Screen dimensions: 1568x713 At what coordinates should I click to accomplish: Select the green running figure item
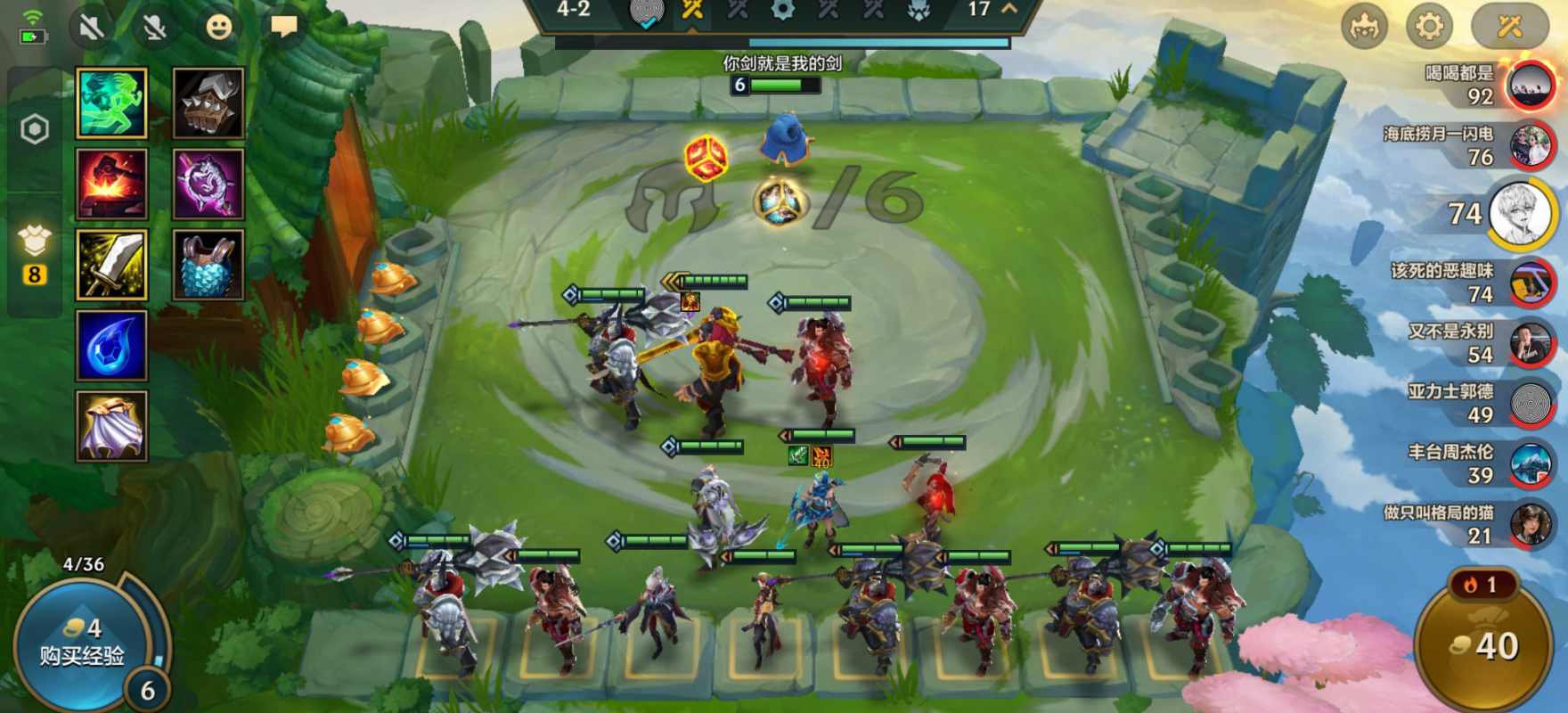[x=111, y=103]
